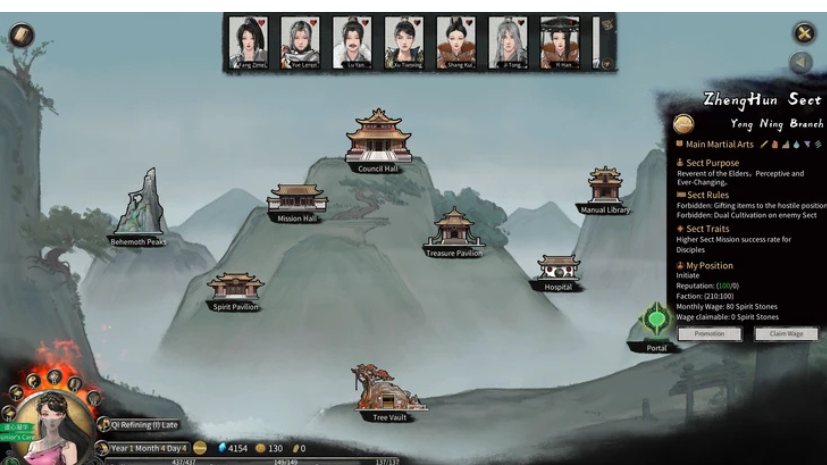Select Lu Yan's portrait
The width and height of the screenshot is (827, 465).
click(352, 42)
